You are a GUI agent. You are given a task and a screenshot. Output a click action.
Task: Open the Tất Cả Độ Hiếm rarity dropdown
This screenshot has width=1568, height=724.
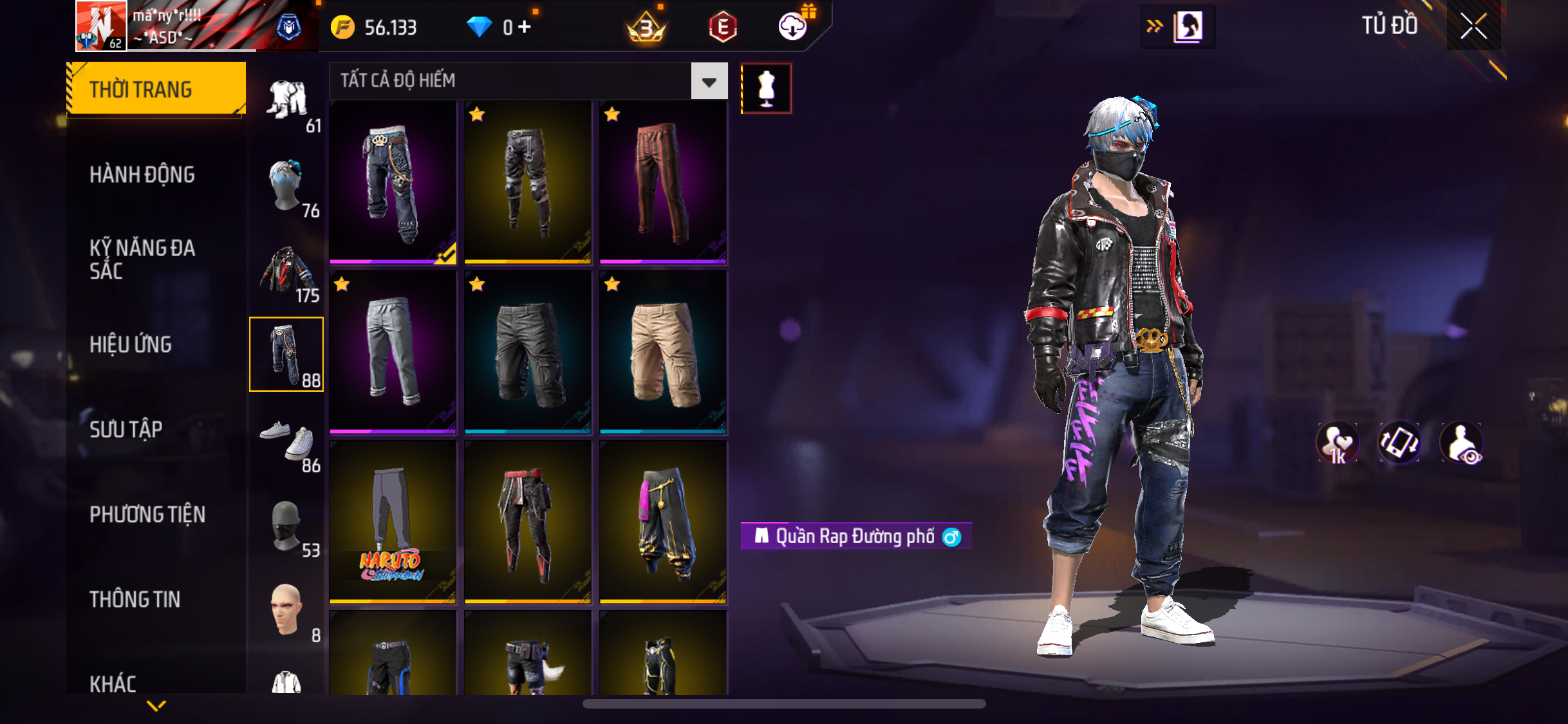[709, 82]
